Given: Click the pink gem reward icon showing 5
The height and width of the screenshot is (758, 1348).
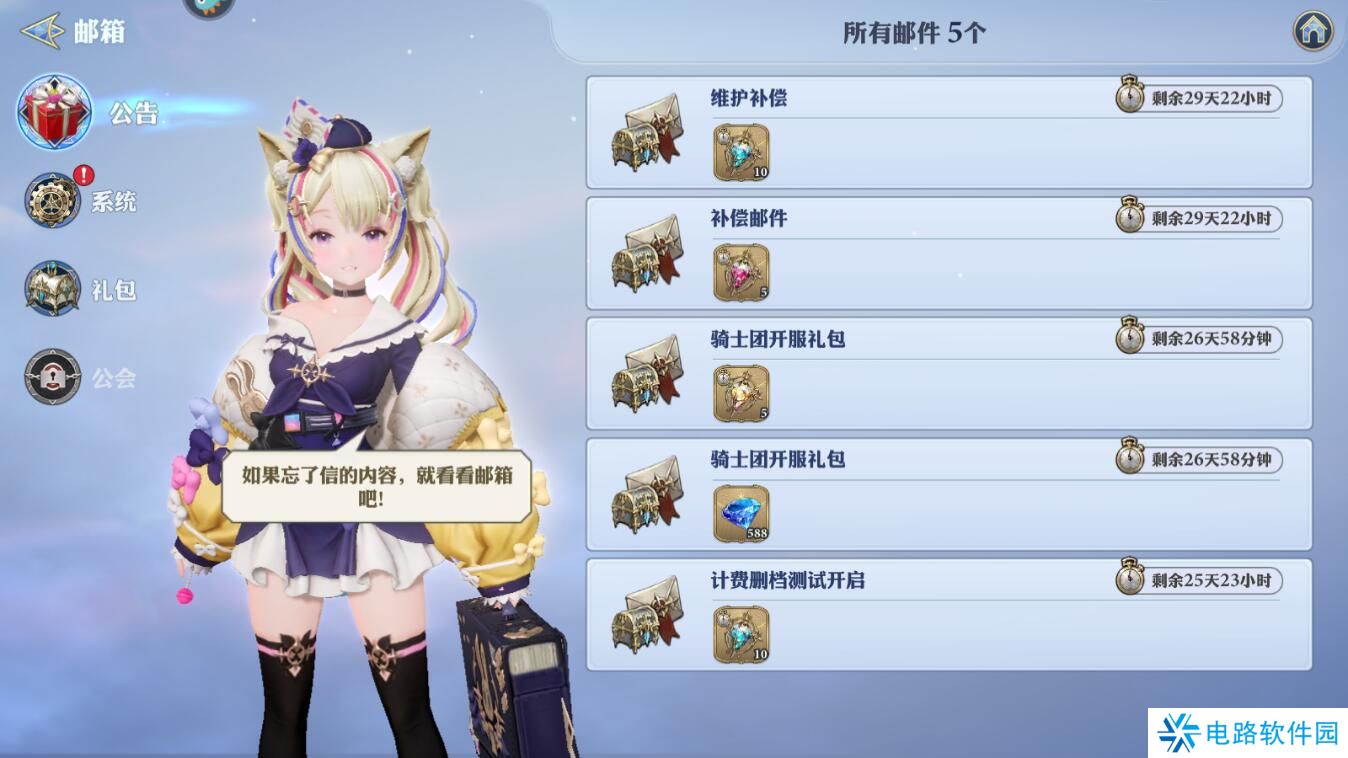Looking at the screenshot, I should [x=740, y=271].
